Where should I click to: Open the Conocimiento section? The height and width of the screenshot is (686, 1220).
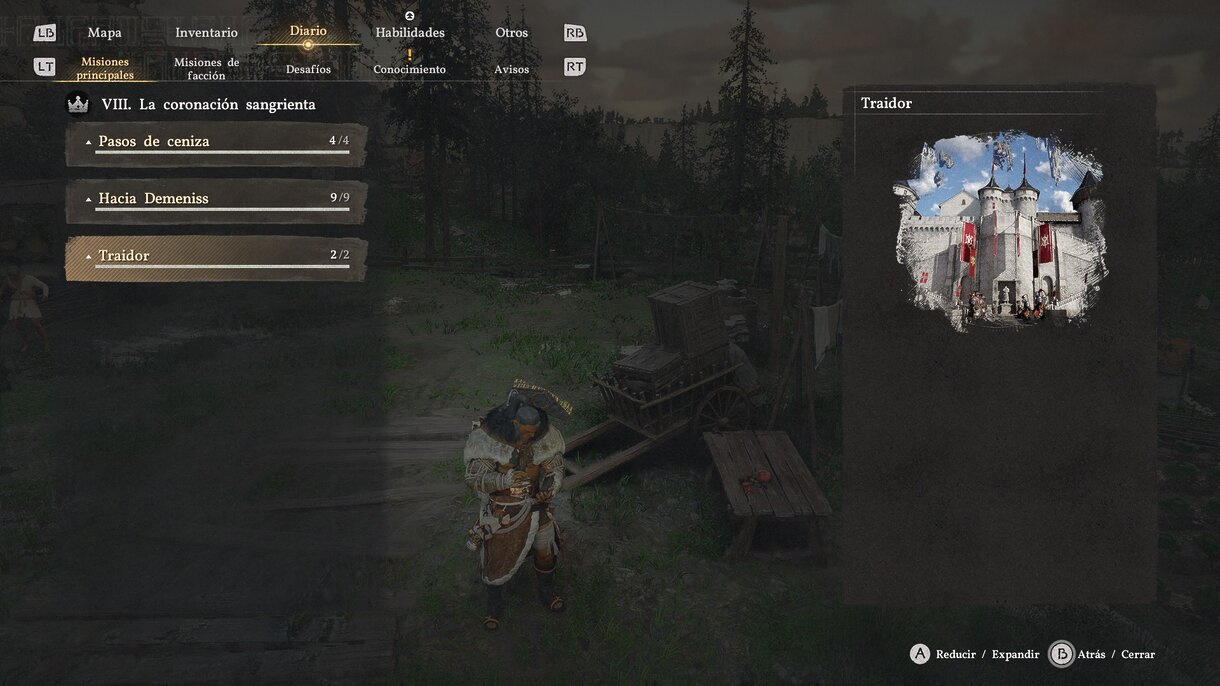coord(410,70)
